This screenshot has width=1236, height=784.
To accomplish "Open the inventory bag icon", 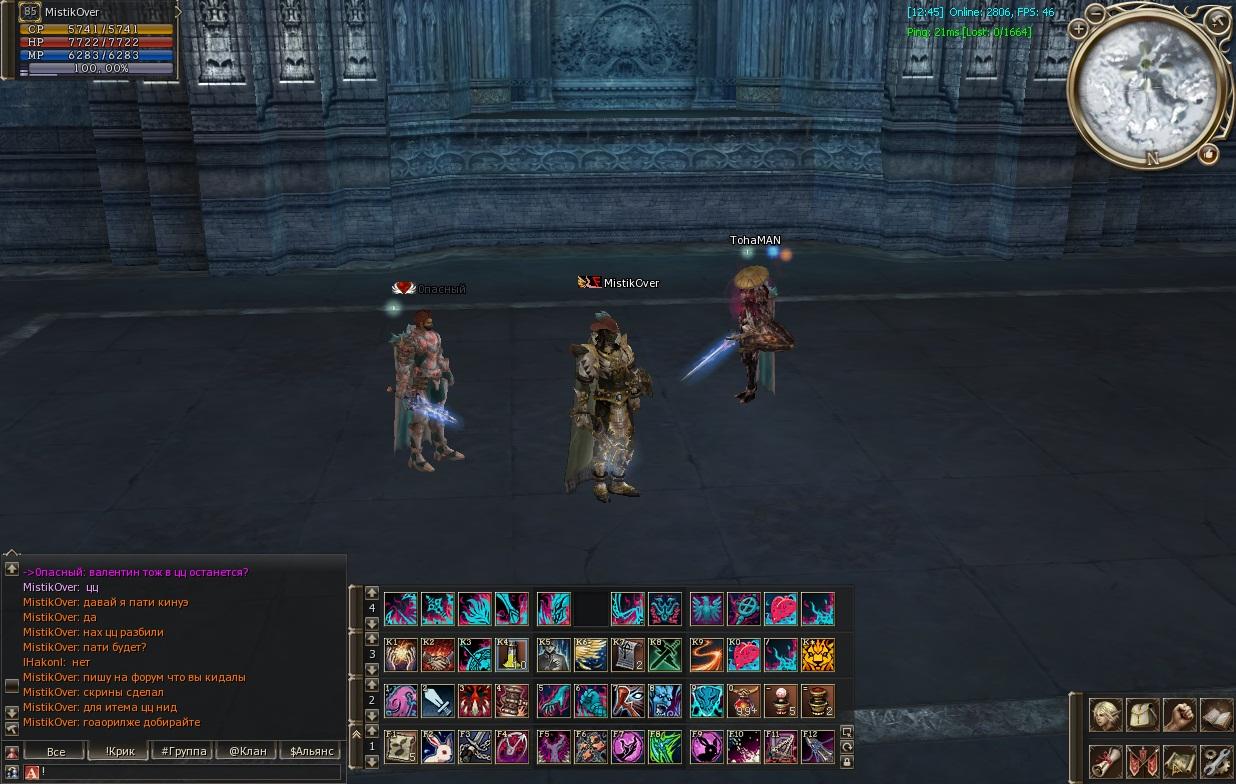I will pos(1142,715).
